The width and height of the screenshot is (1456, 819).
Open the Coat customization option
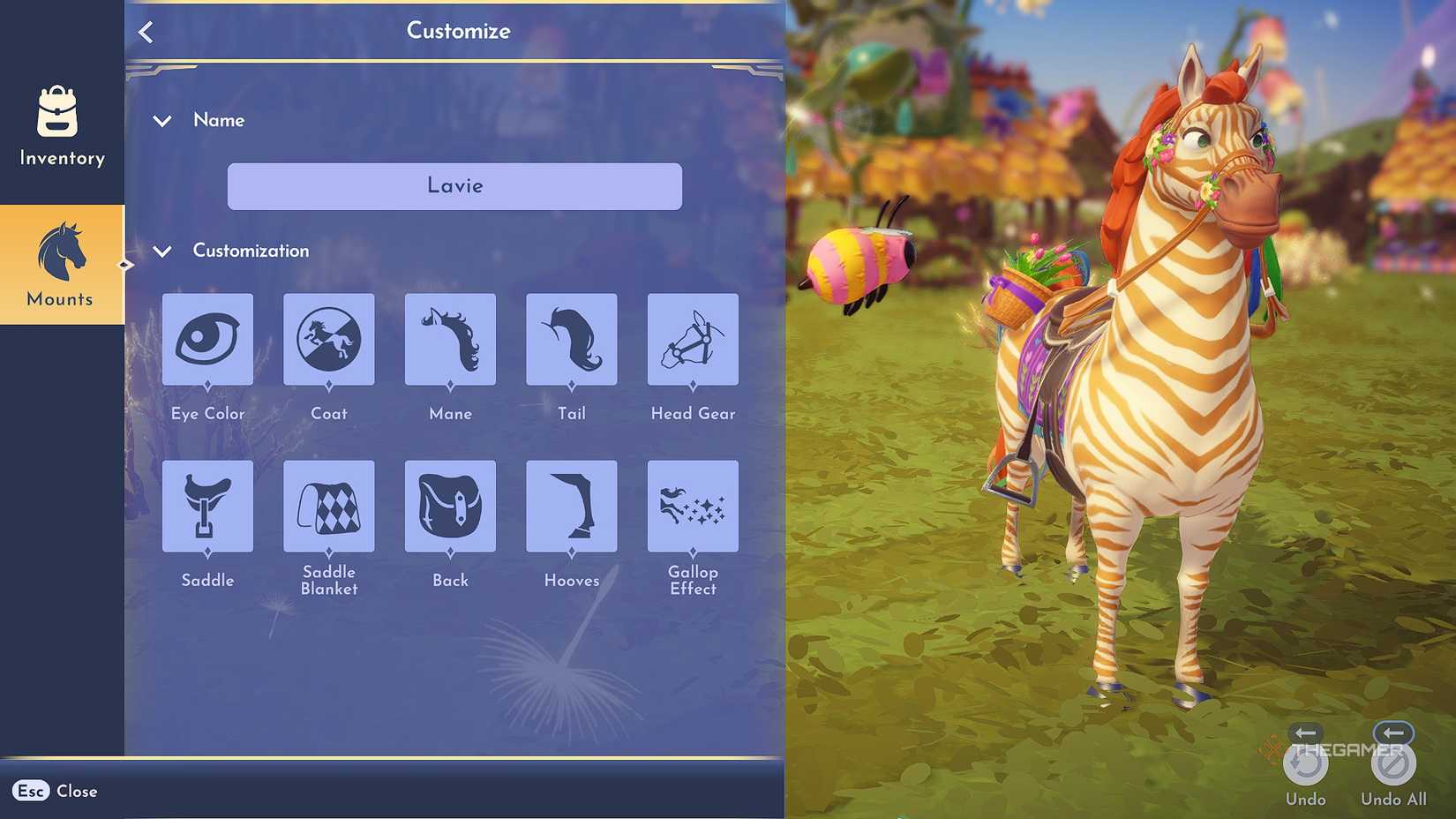[x=328, y=340]
